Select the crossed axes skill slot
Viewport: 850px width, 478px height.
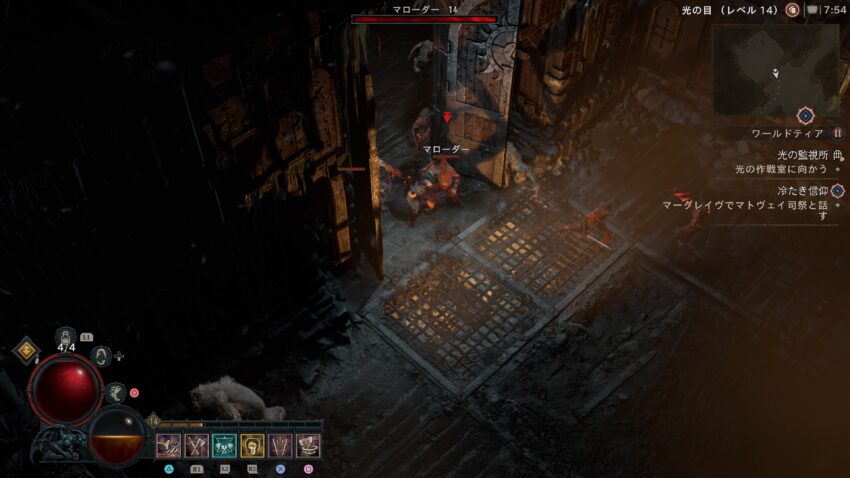(x=197, y=446)
